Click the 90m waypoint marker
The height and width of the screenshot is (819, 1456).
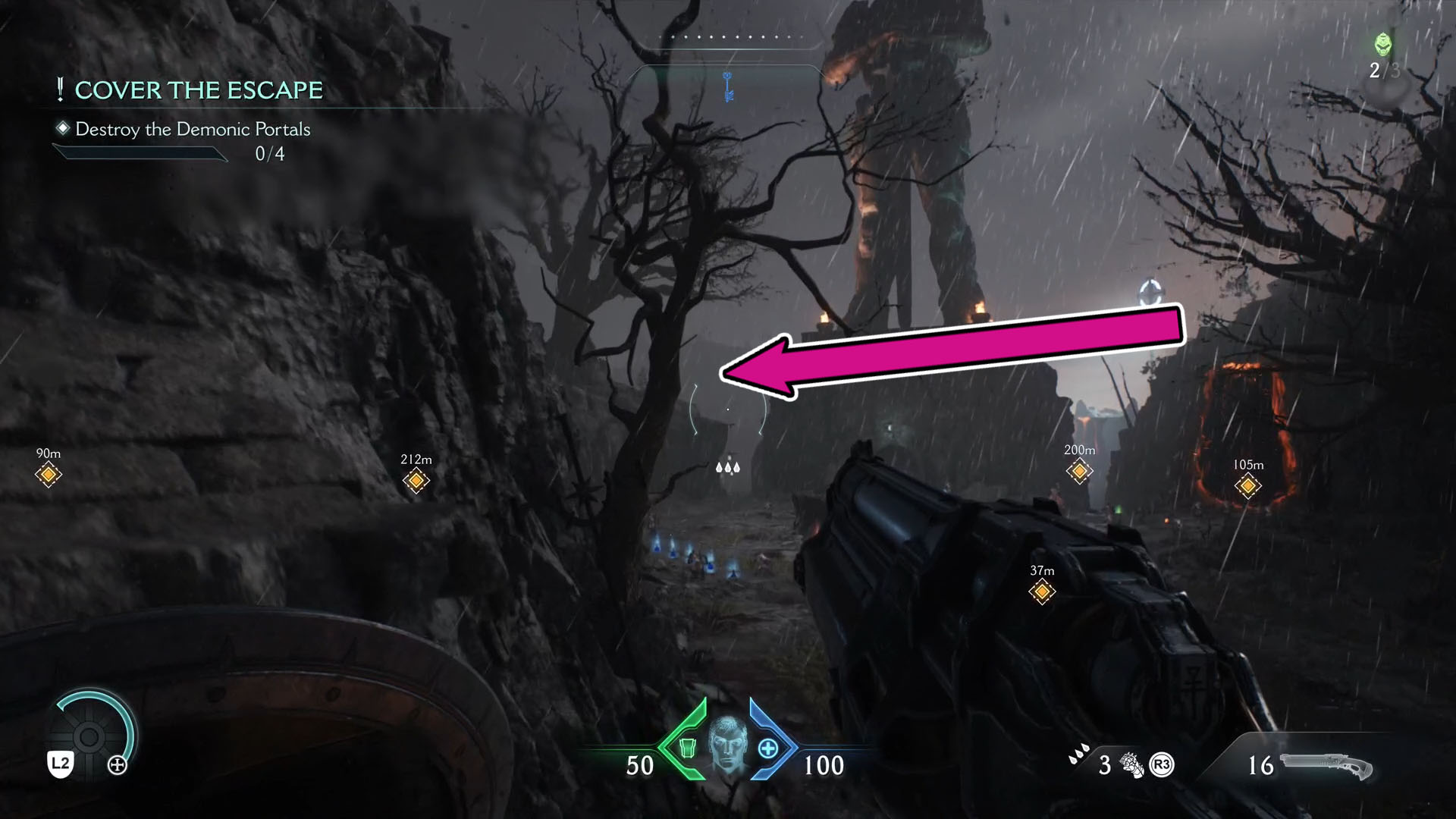(47, 474)
